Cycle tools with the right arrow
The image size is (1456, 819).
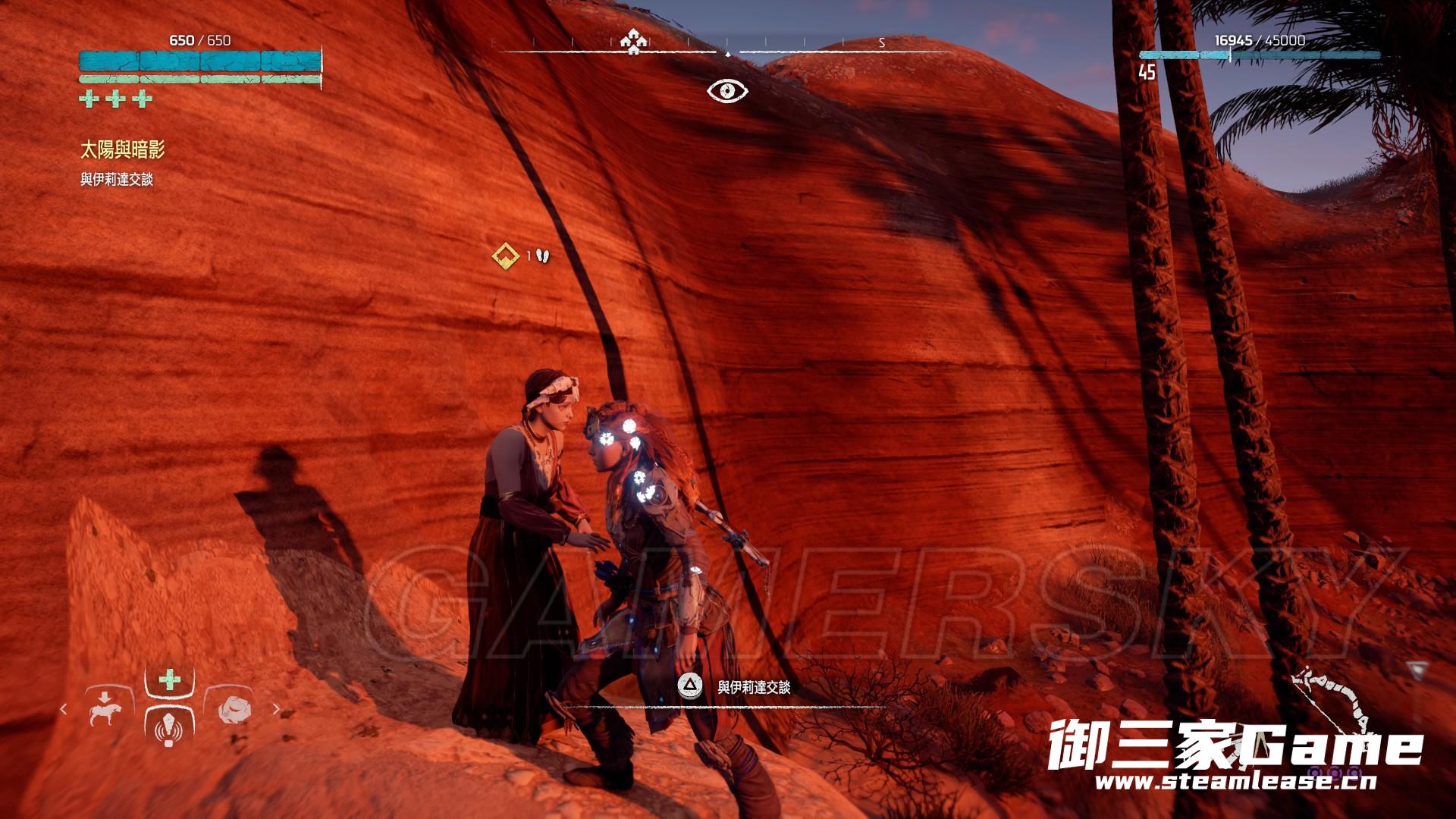coord(276,710)
